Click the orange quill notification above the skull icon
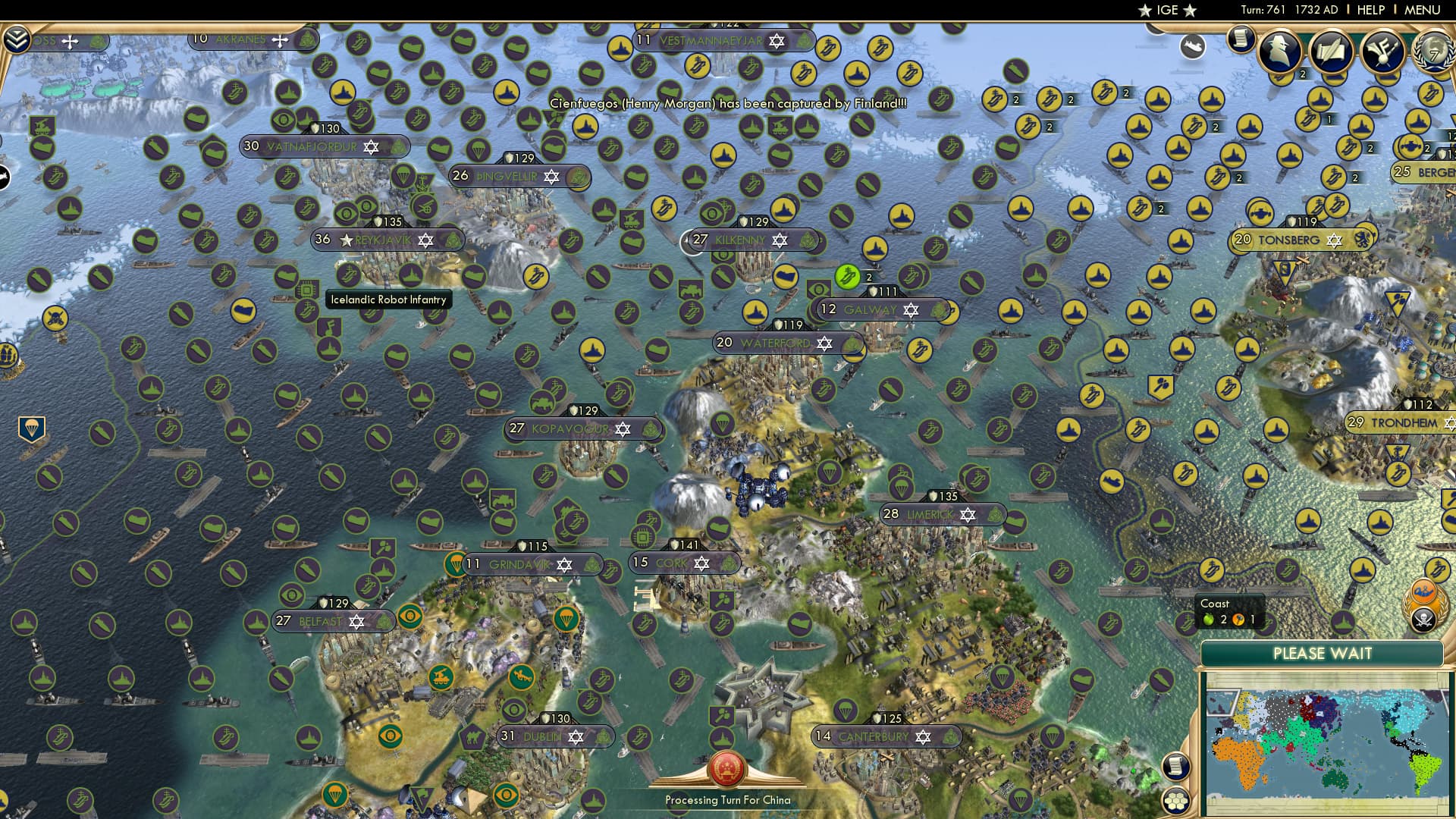The width and height of the screenshot is (1456, 819). pos(1424,592)
